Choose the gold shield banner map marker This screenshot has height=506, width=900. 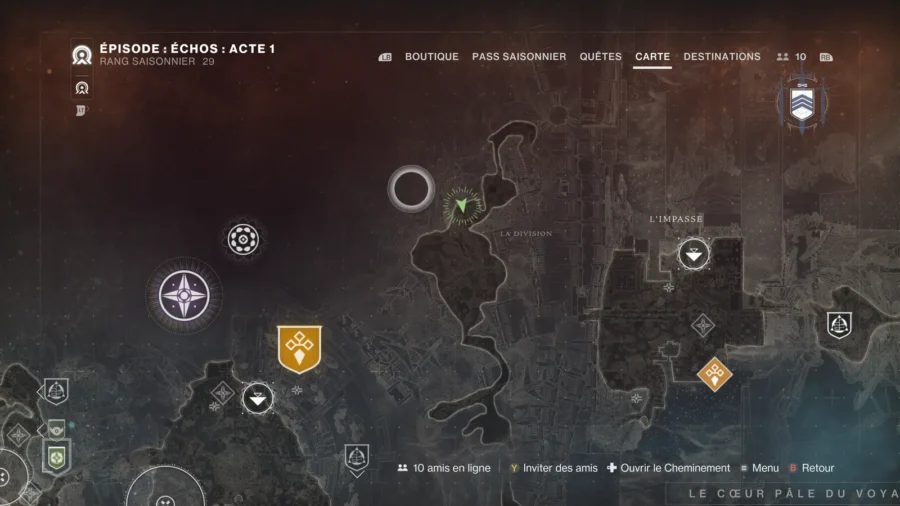coord(299,348)
